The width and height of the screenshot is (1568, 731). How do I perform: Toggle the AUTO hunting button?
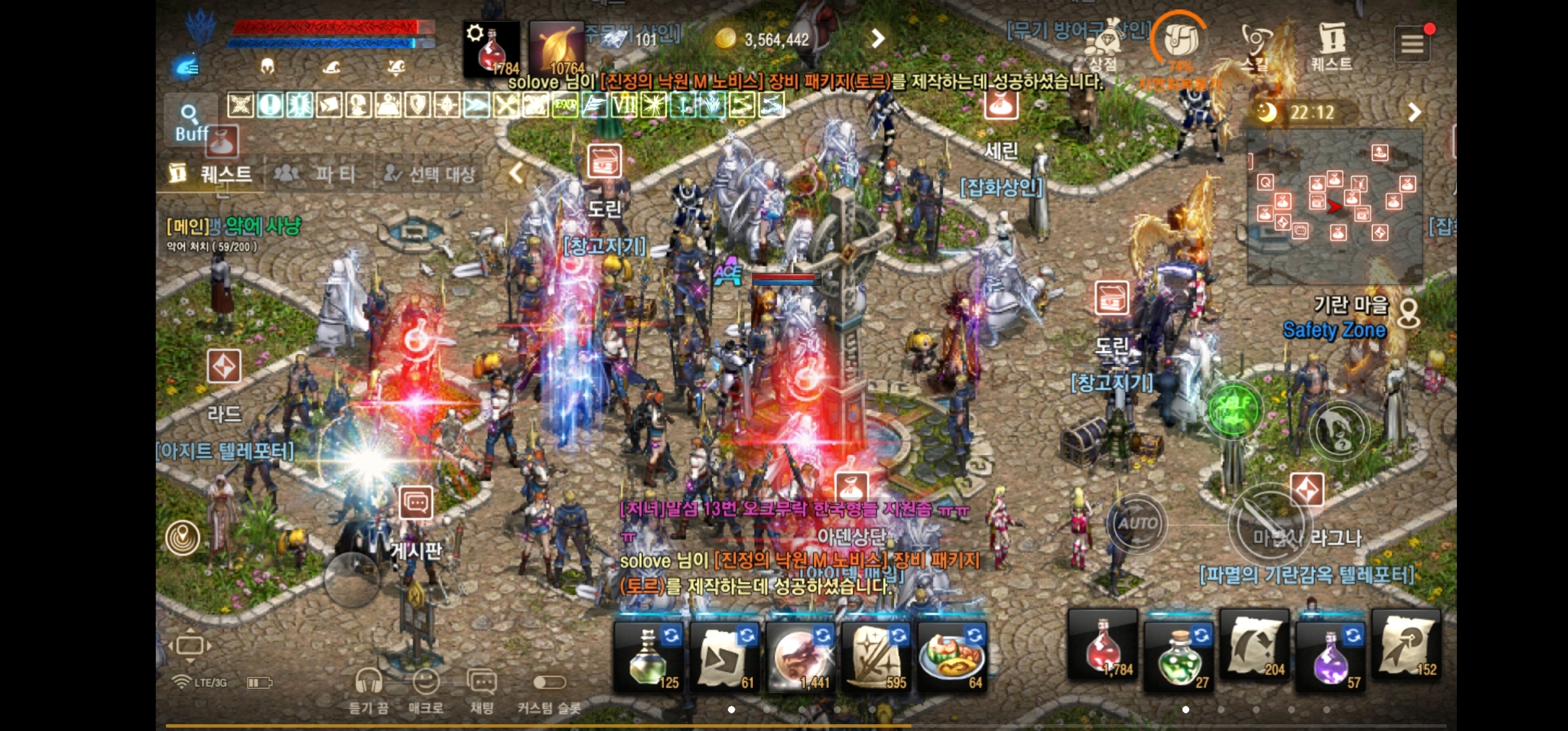pos(1137,523)
